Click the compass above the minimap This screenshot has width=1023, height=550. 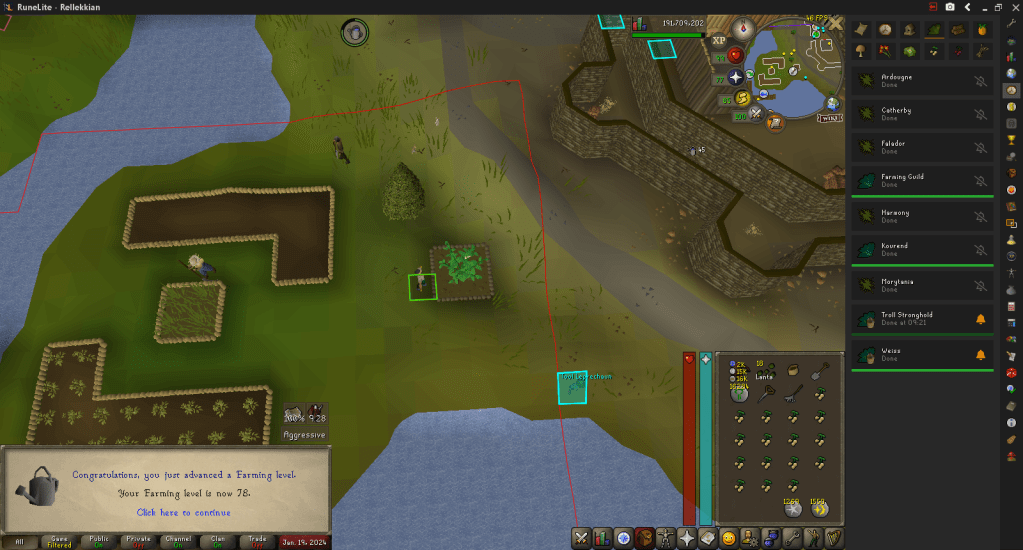click(x=745, y=29)
